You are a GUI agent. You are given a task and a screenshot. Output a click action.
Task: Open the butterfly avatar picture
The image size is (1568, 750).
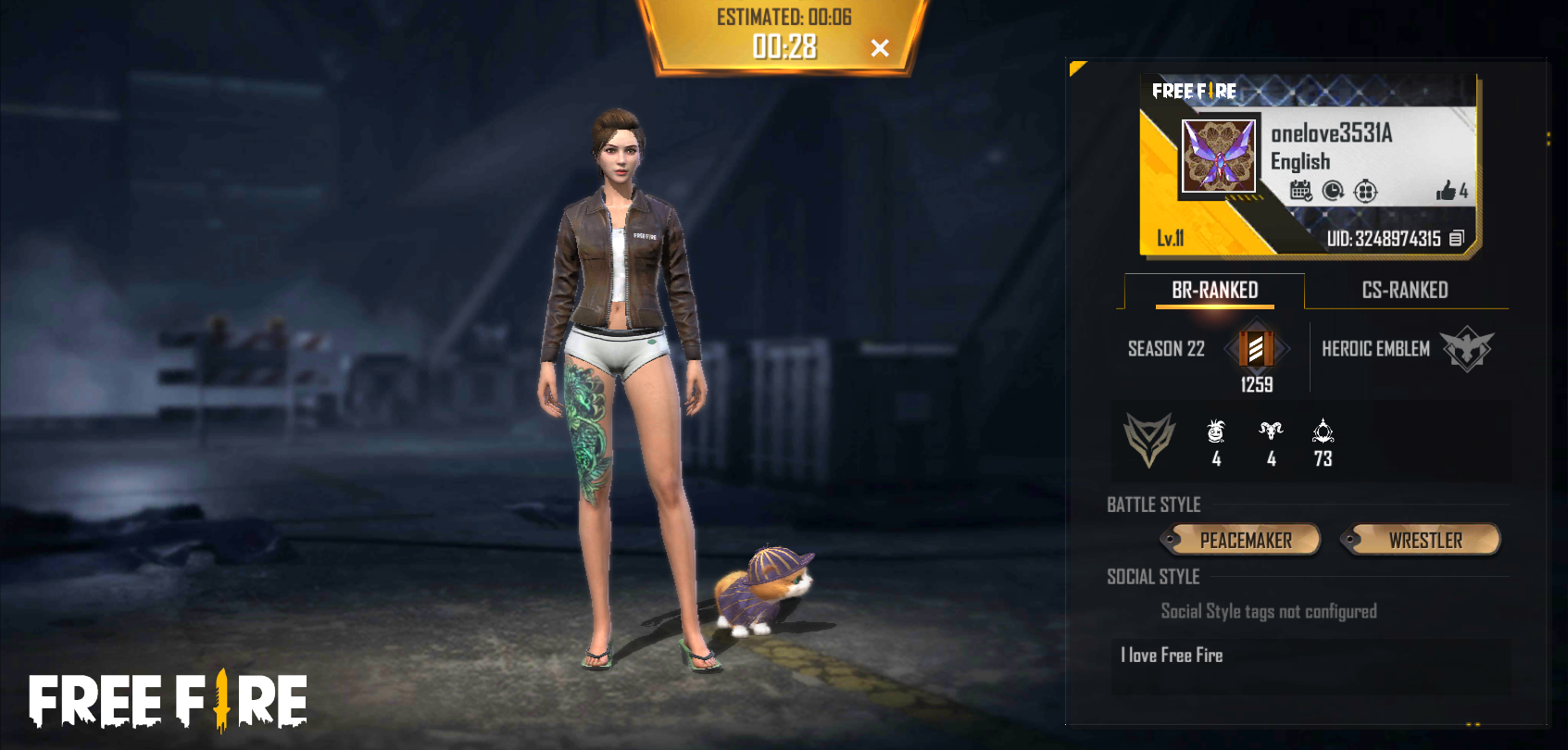pyautogui.click(x=1219, y=156)
